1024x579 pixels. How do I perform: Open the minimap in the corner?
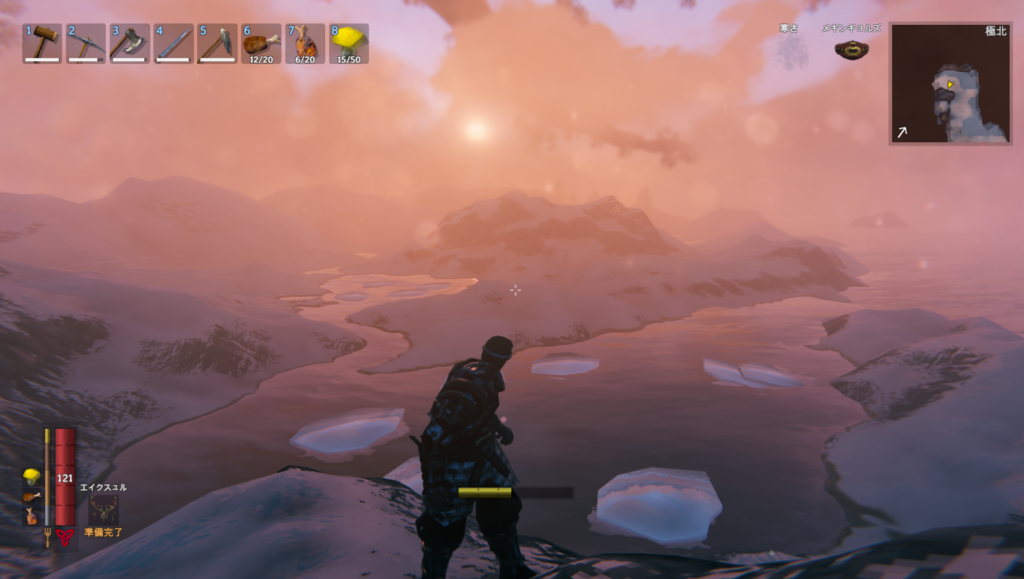949,84
